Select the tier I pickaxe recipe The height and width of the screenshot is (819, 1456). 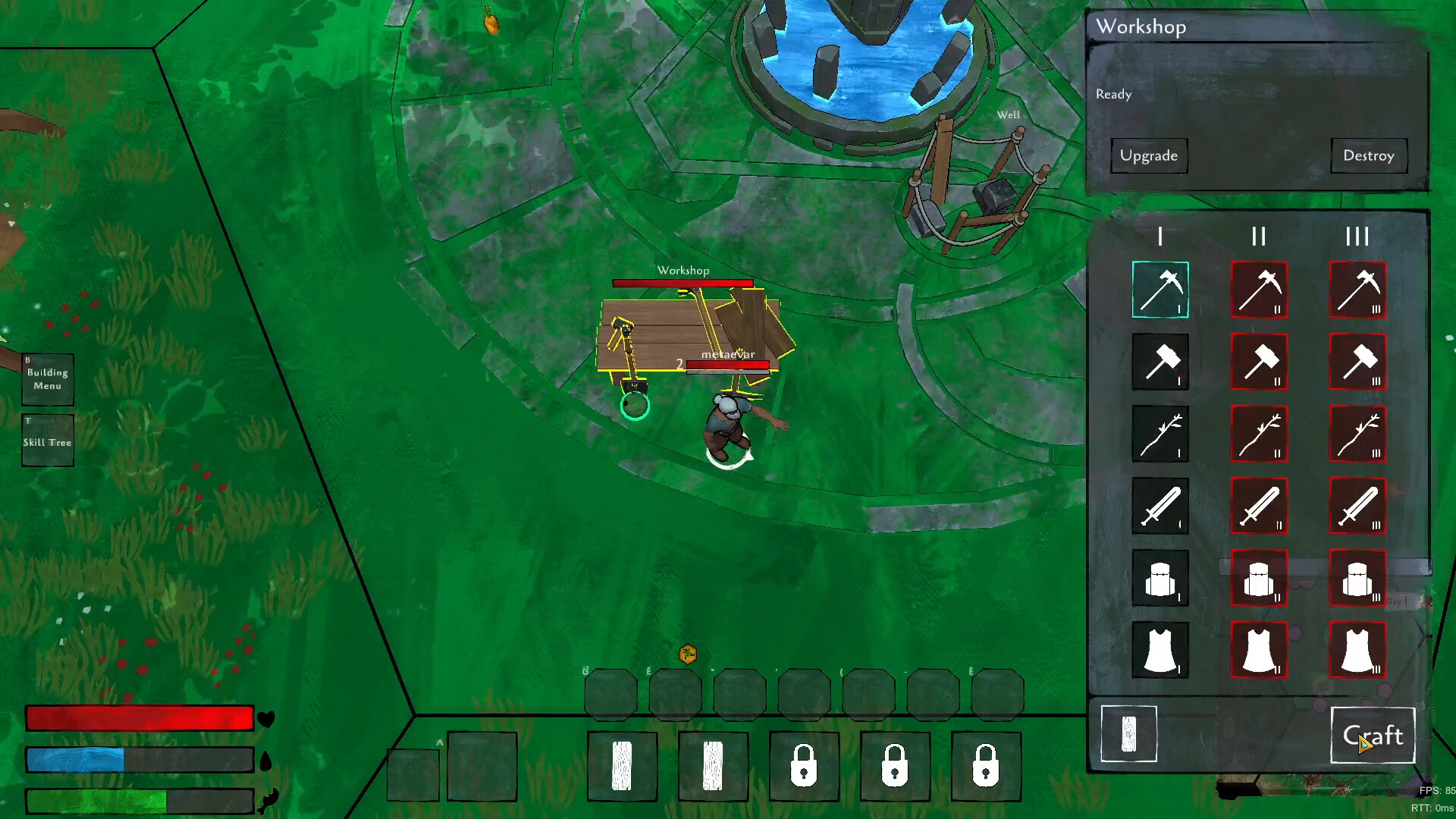click(x=1159, y=290)
